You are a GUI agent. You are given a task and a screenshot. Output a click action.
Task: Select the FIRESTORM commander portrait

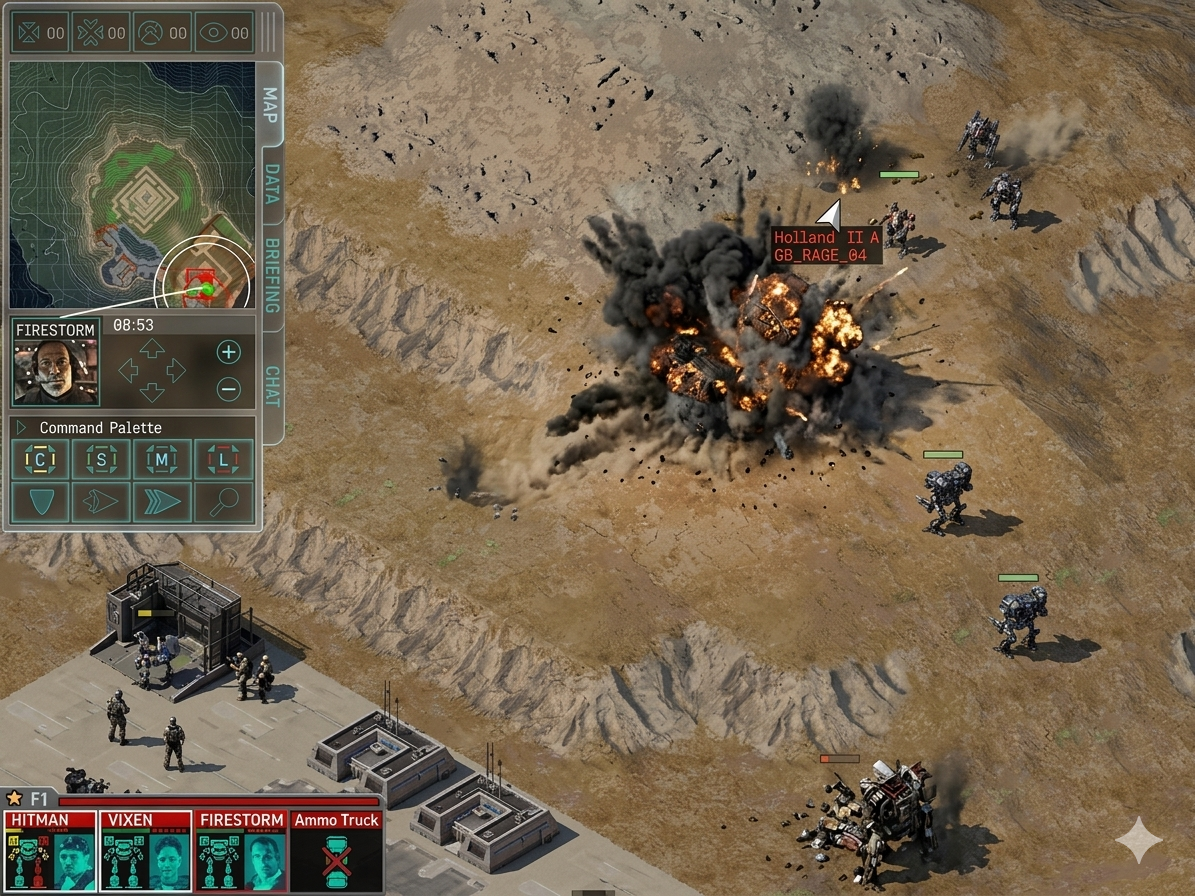tap(56, 371)
